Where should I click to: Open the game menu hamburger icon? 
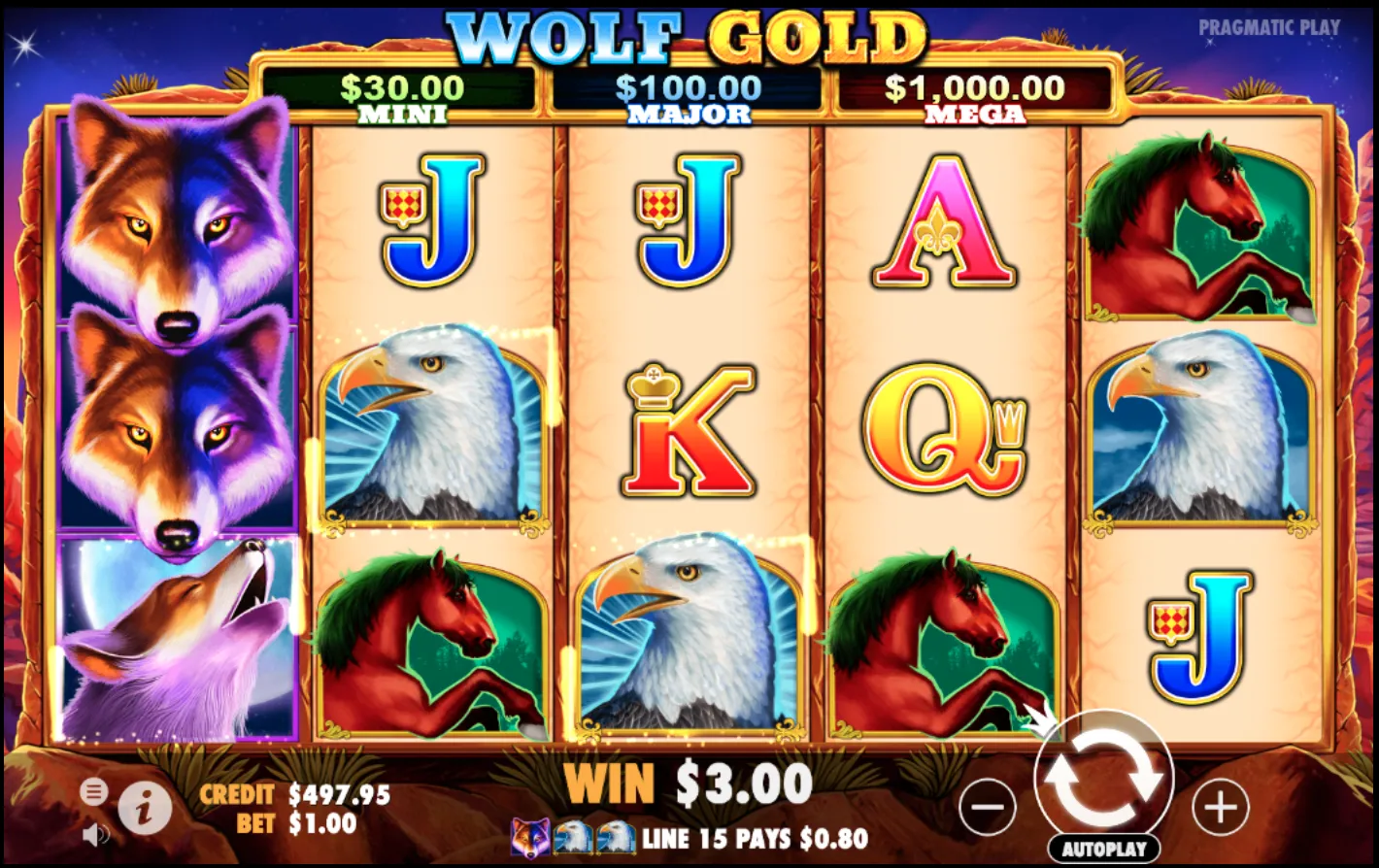[94, 792]
